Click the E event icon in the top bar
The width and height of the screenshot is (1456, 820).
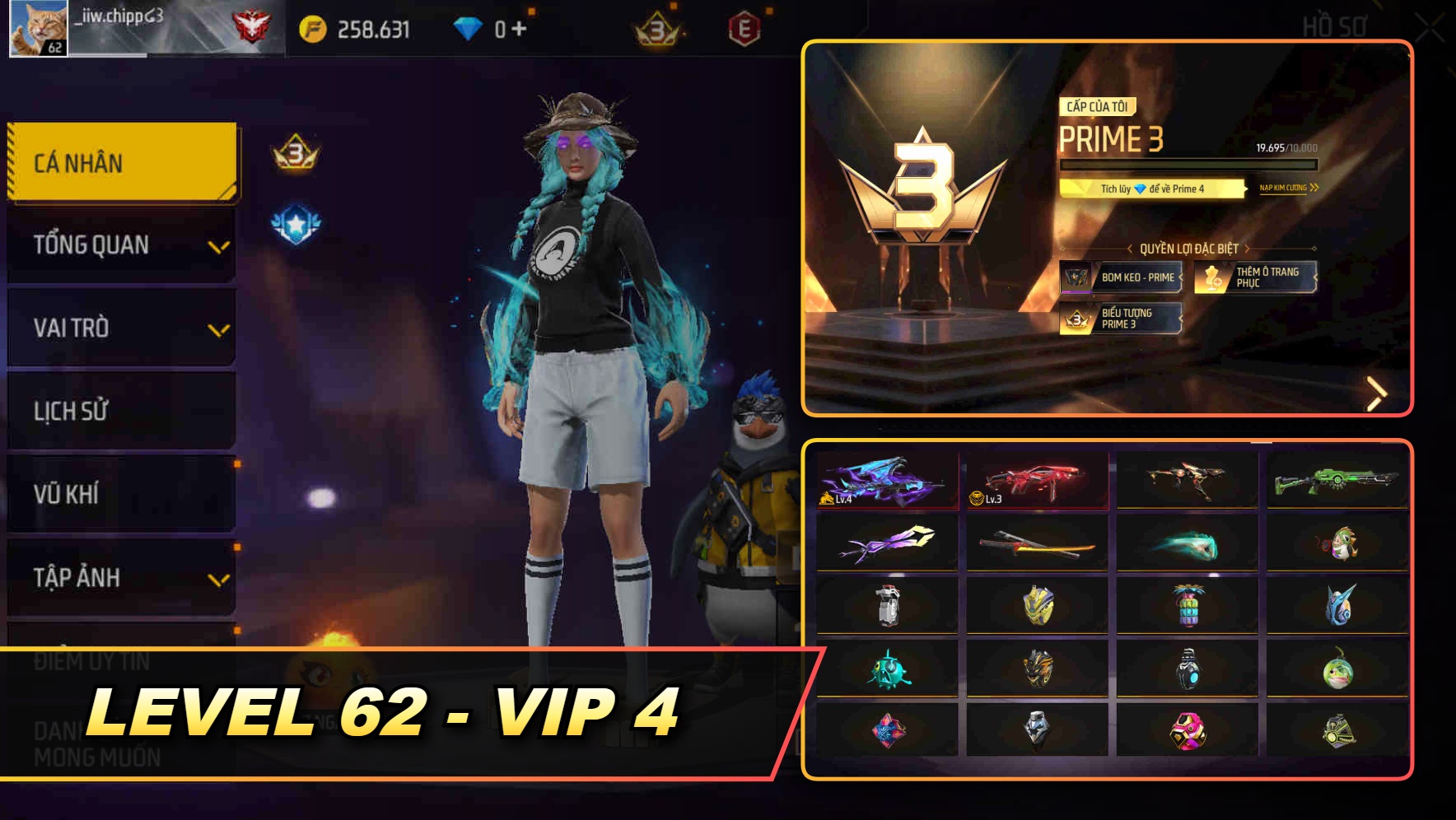coord(744,26)
